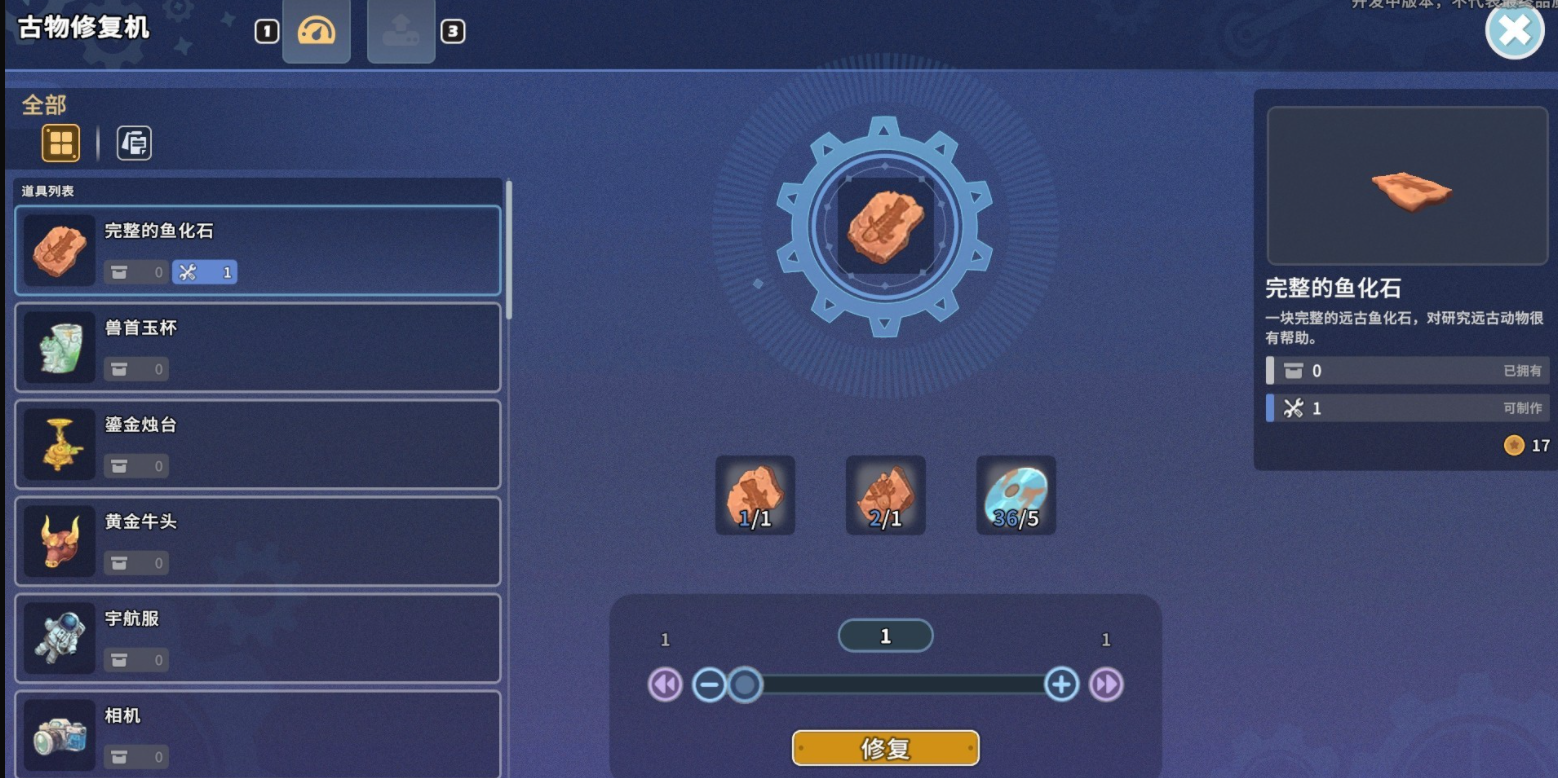Select the 鎏金烛台 list entry

coord(258,444)
